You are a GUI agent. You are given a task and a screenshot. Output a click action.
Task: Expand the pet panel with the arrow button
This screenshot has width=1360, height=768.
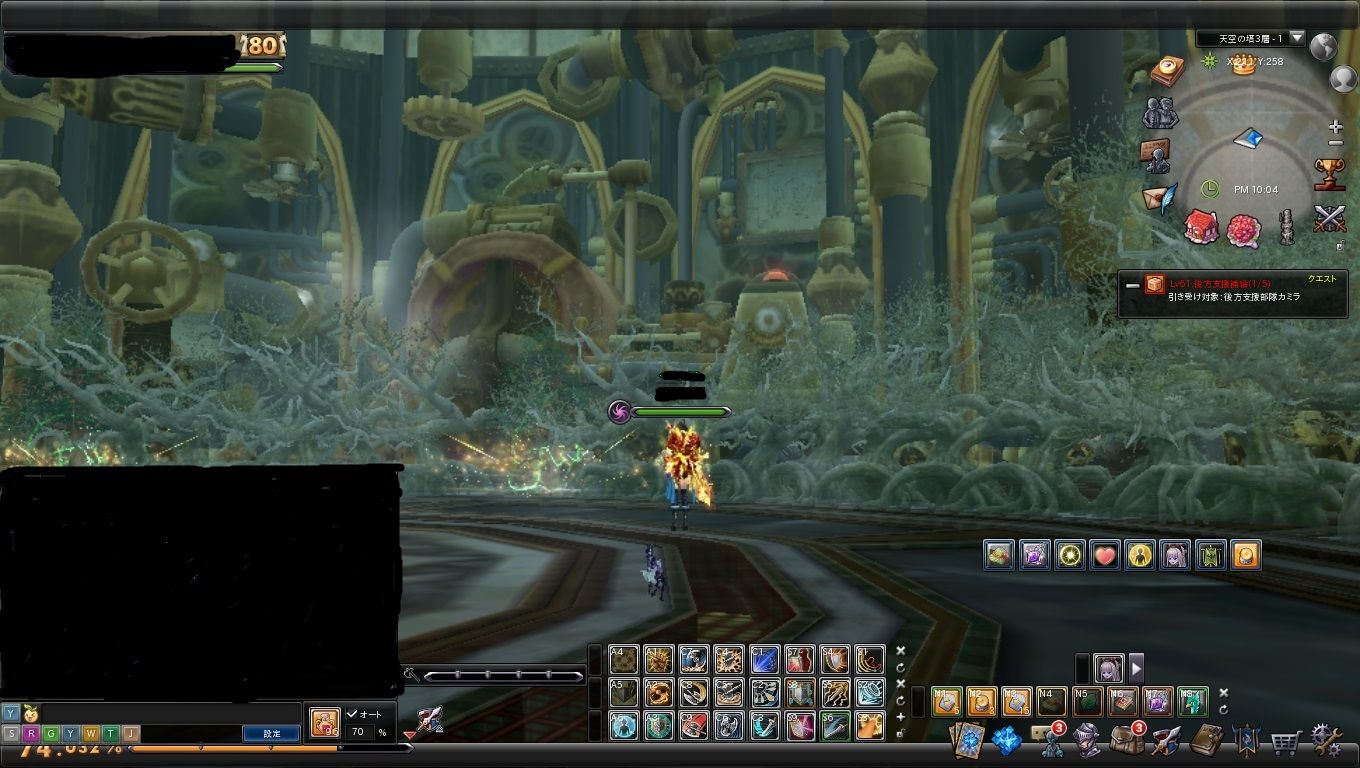click(1136, 667)
